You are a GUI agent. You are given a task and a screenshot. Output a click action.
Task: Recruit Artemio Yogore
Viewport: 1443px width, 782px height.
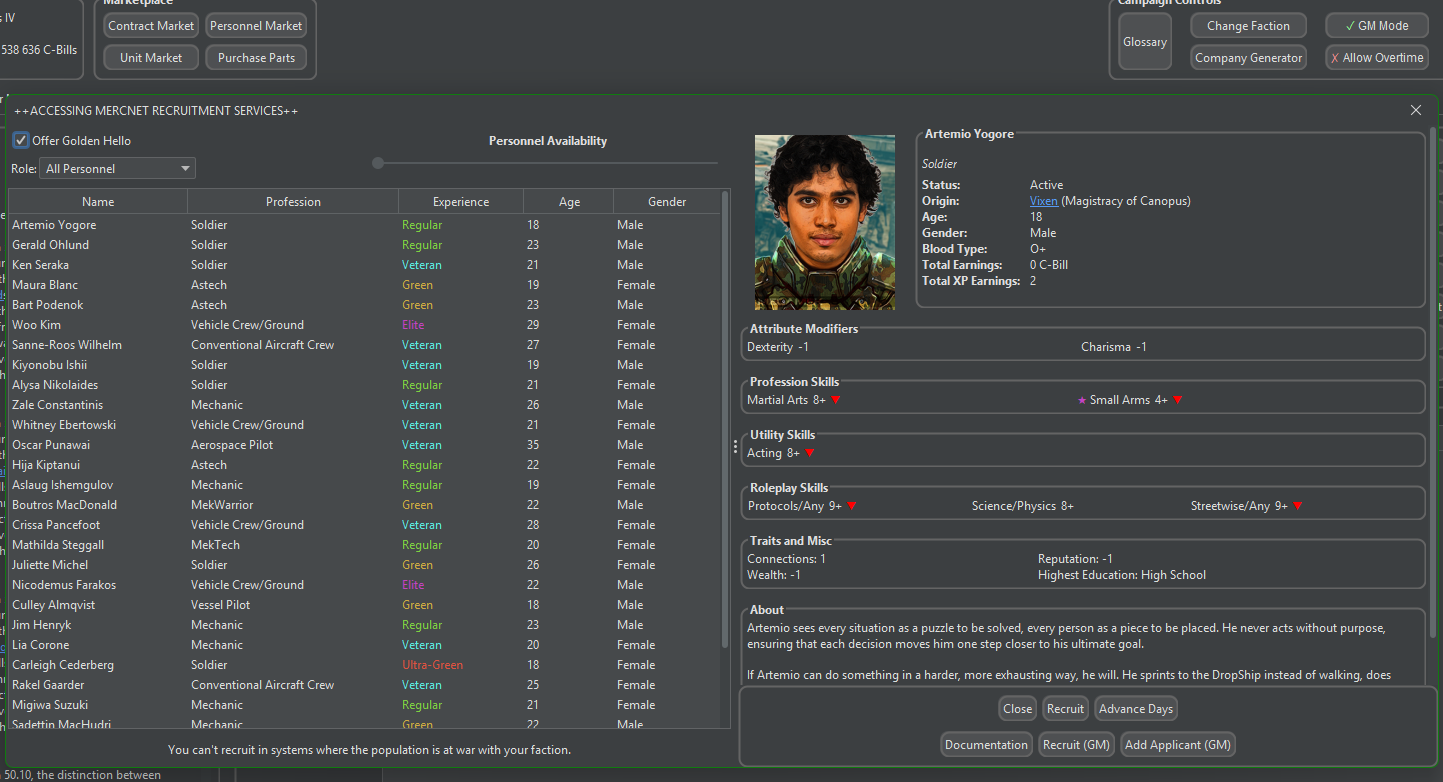[x=1065, y=708]
